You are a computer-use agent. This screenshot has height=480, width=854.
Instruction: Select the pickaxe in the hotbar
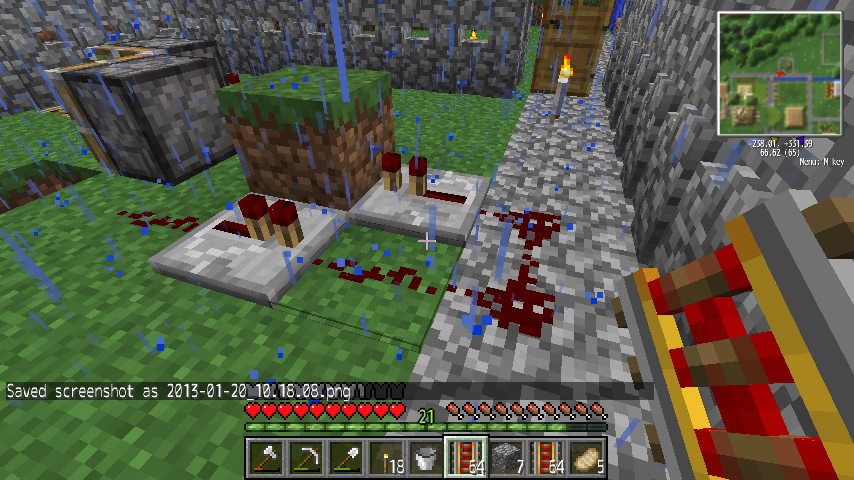point(305,458)
